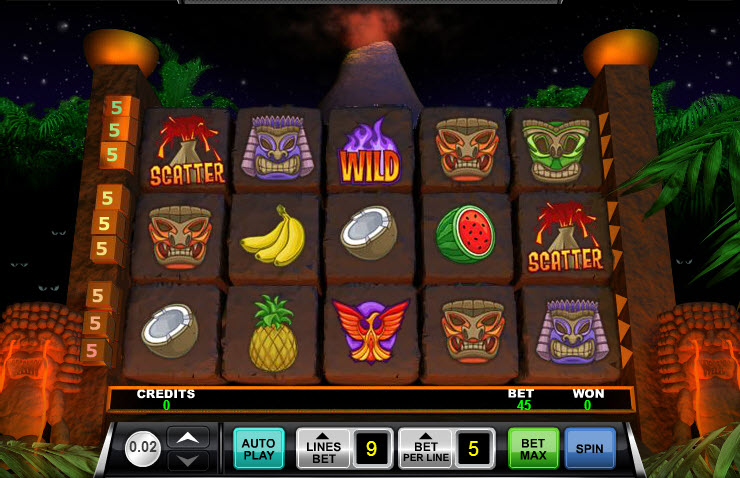Activate Bet Max
Viewport: 740px width, 478px height.
[x=533, y=448]
